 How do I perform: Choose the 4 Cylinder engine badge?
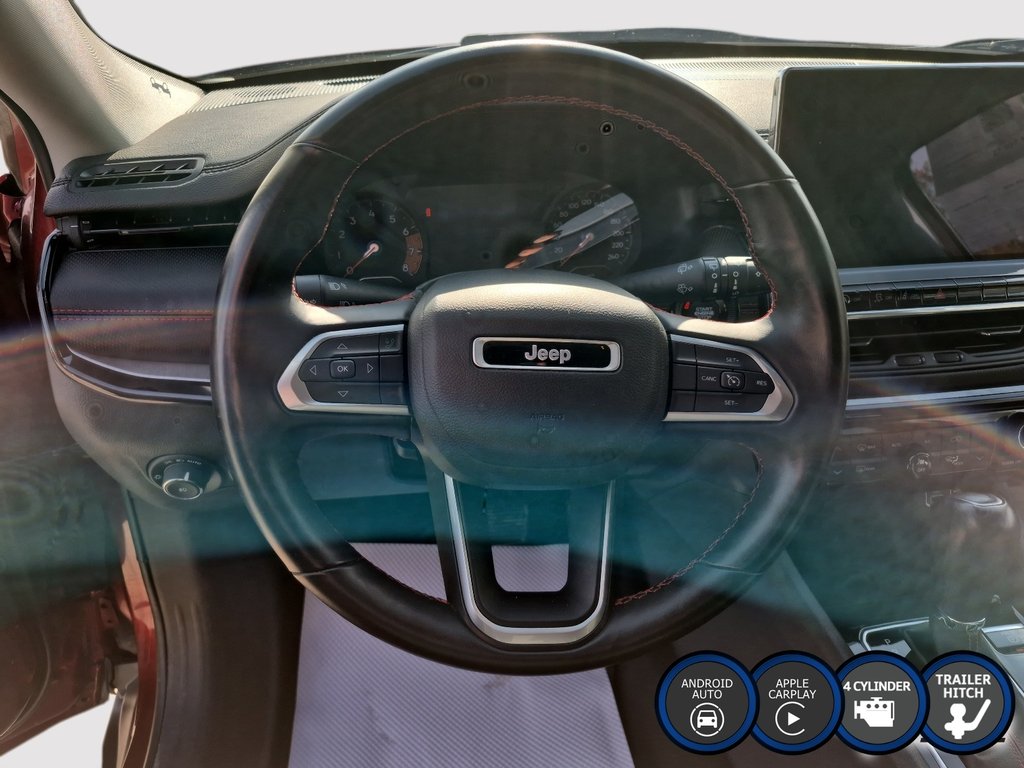880,702
